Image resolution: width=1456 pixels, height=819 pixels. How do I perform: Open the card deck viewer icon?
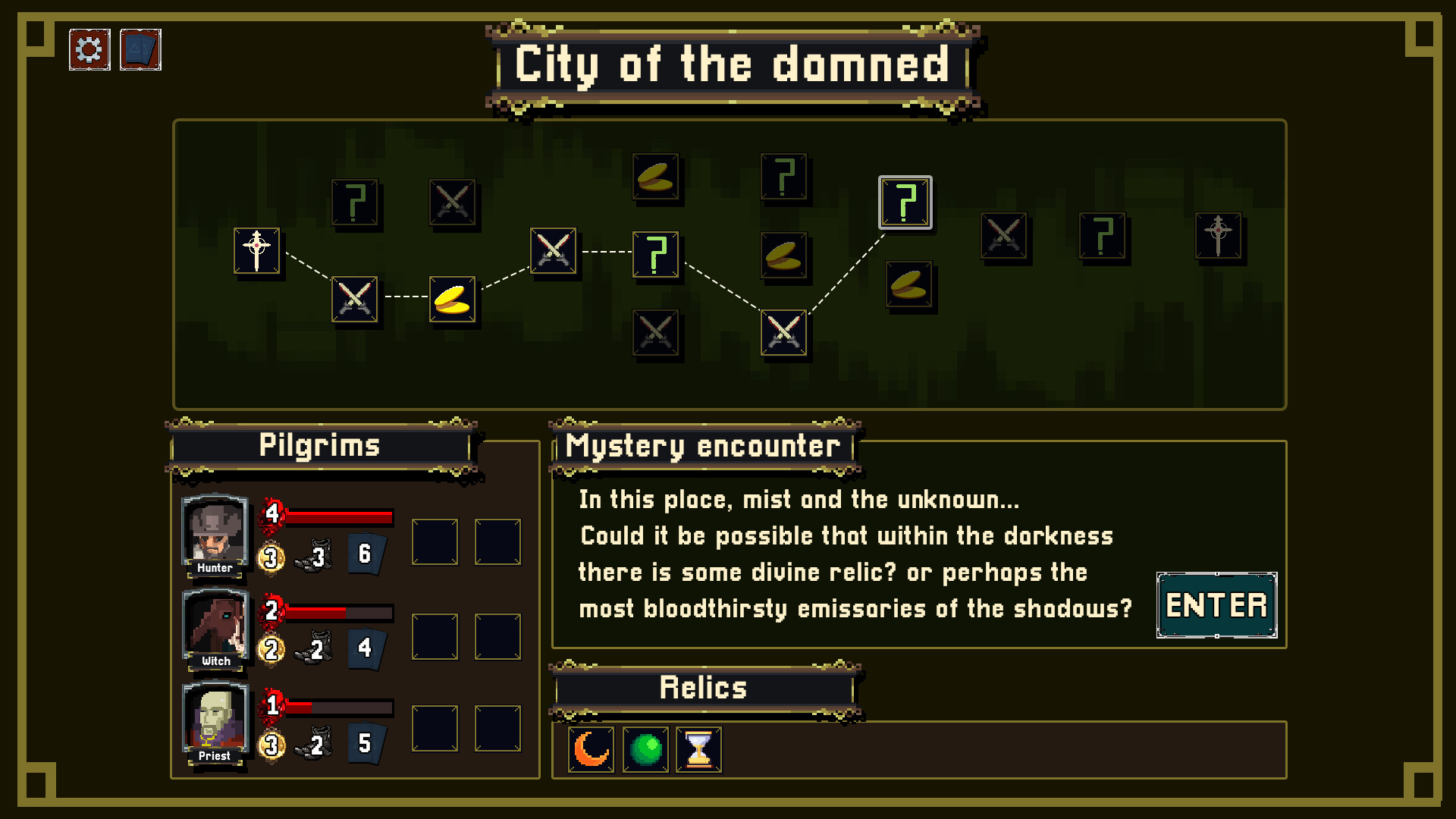(140, 49)
